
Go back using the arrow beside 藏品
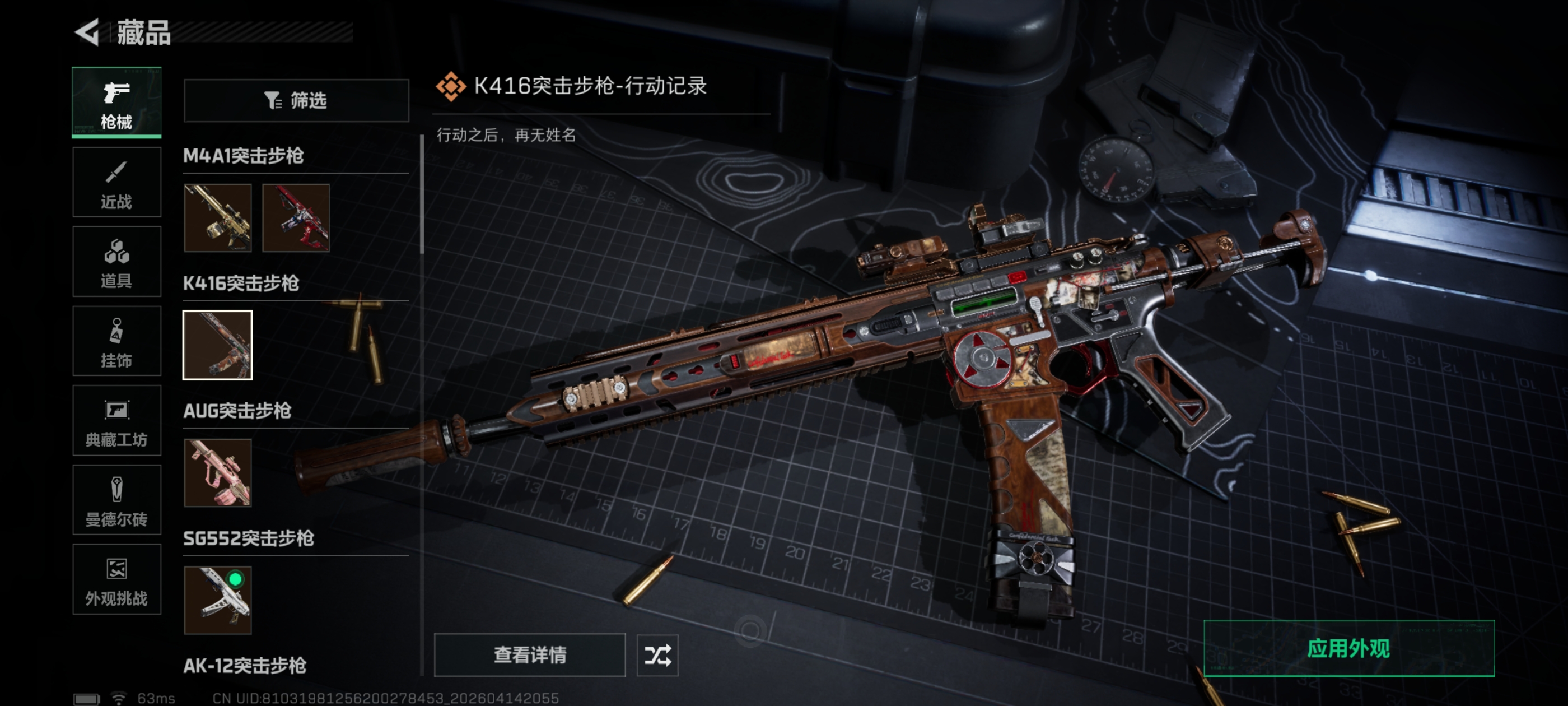[x=87, y=32]
